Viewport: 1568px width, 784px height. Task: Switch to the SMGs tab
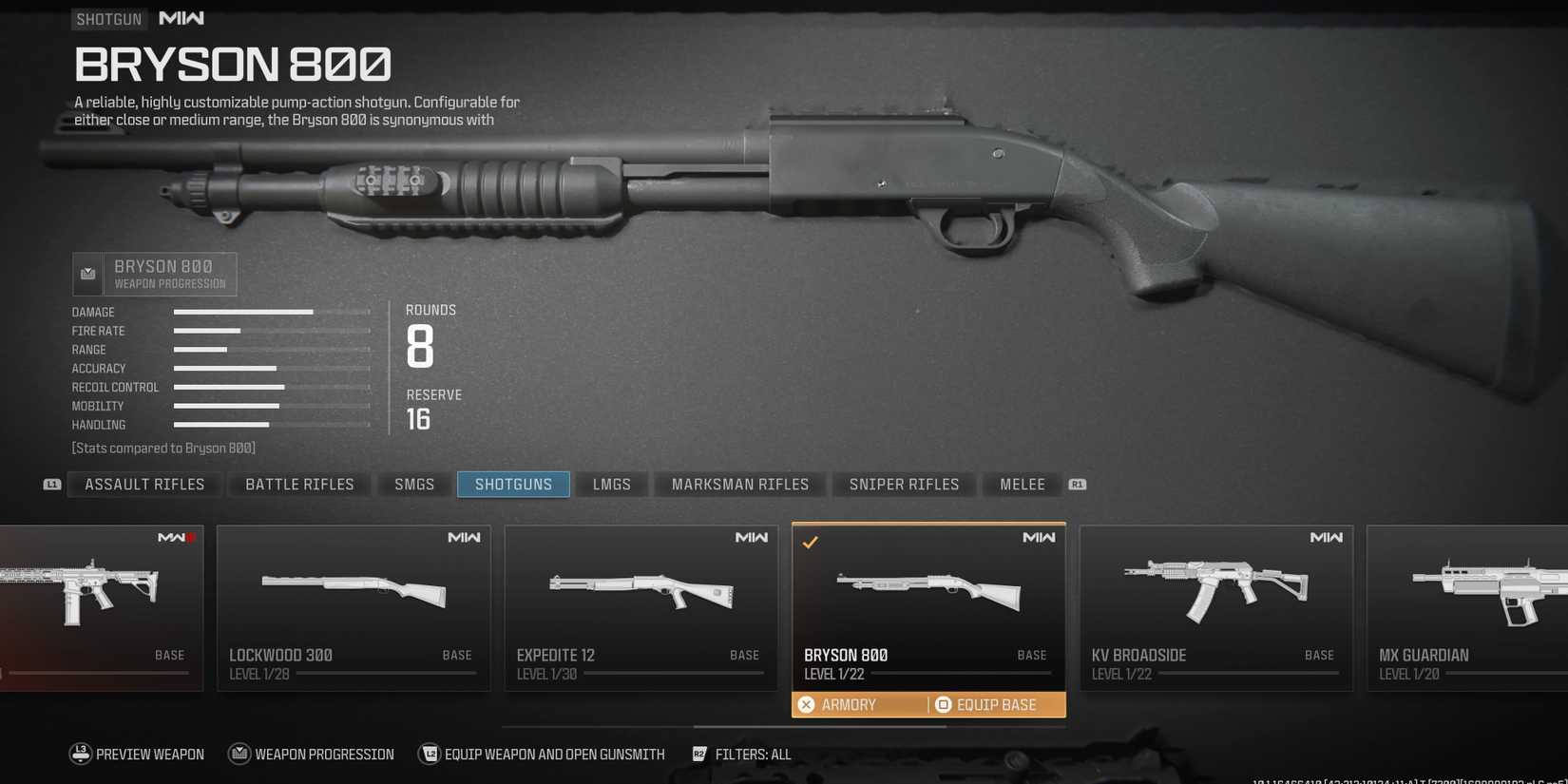(x=414, y=484)
